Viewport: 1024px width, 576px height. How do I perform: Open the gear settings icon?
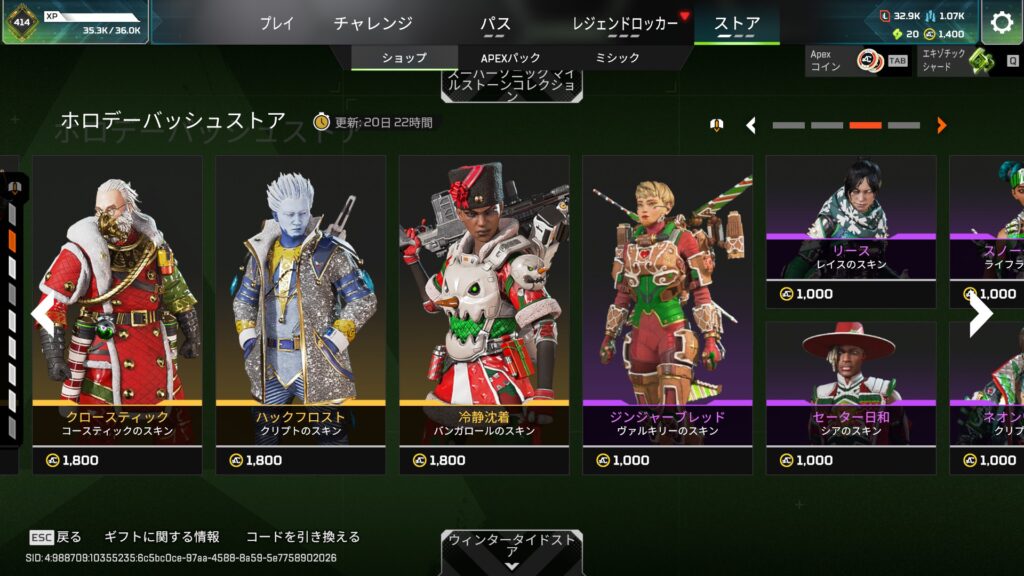1001,22
